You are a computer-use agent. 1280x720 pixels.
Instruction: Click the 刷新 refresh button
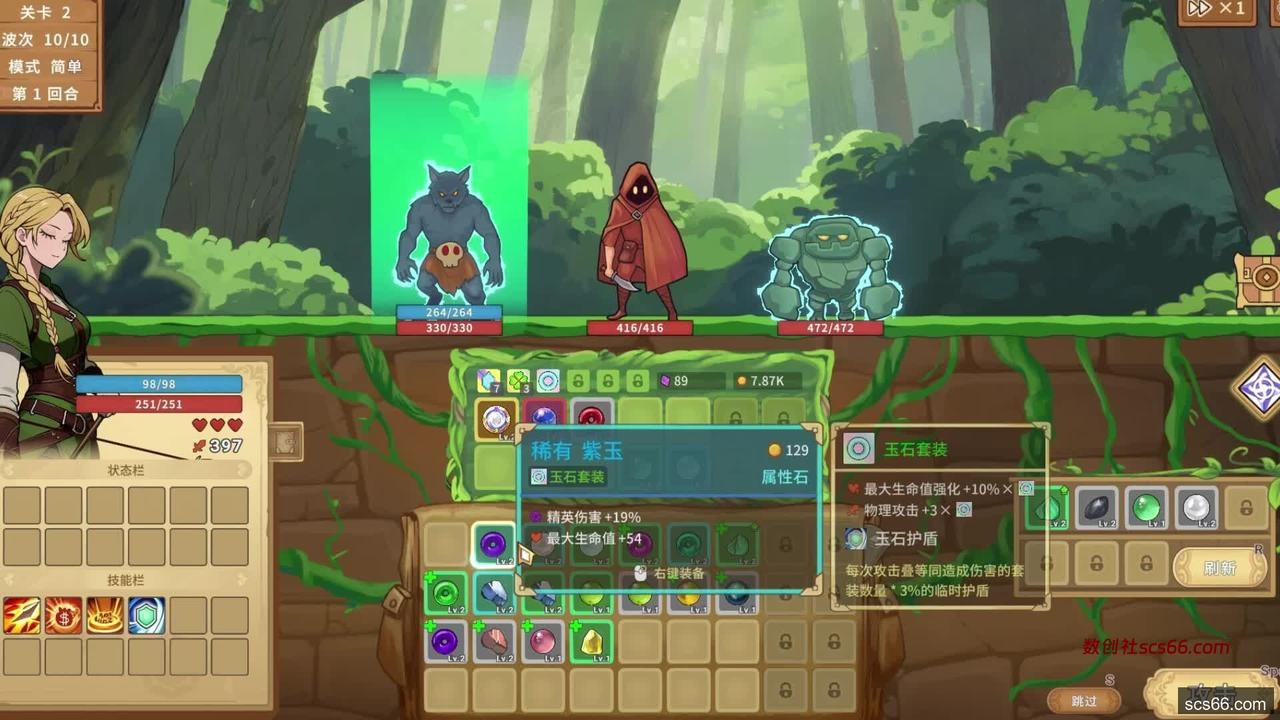[x=1219, y=567]
